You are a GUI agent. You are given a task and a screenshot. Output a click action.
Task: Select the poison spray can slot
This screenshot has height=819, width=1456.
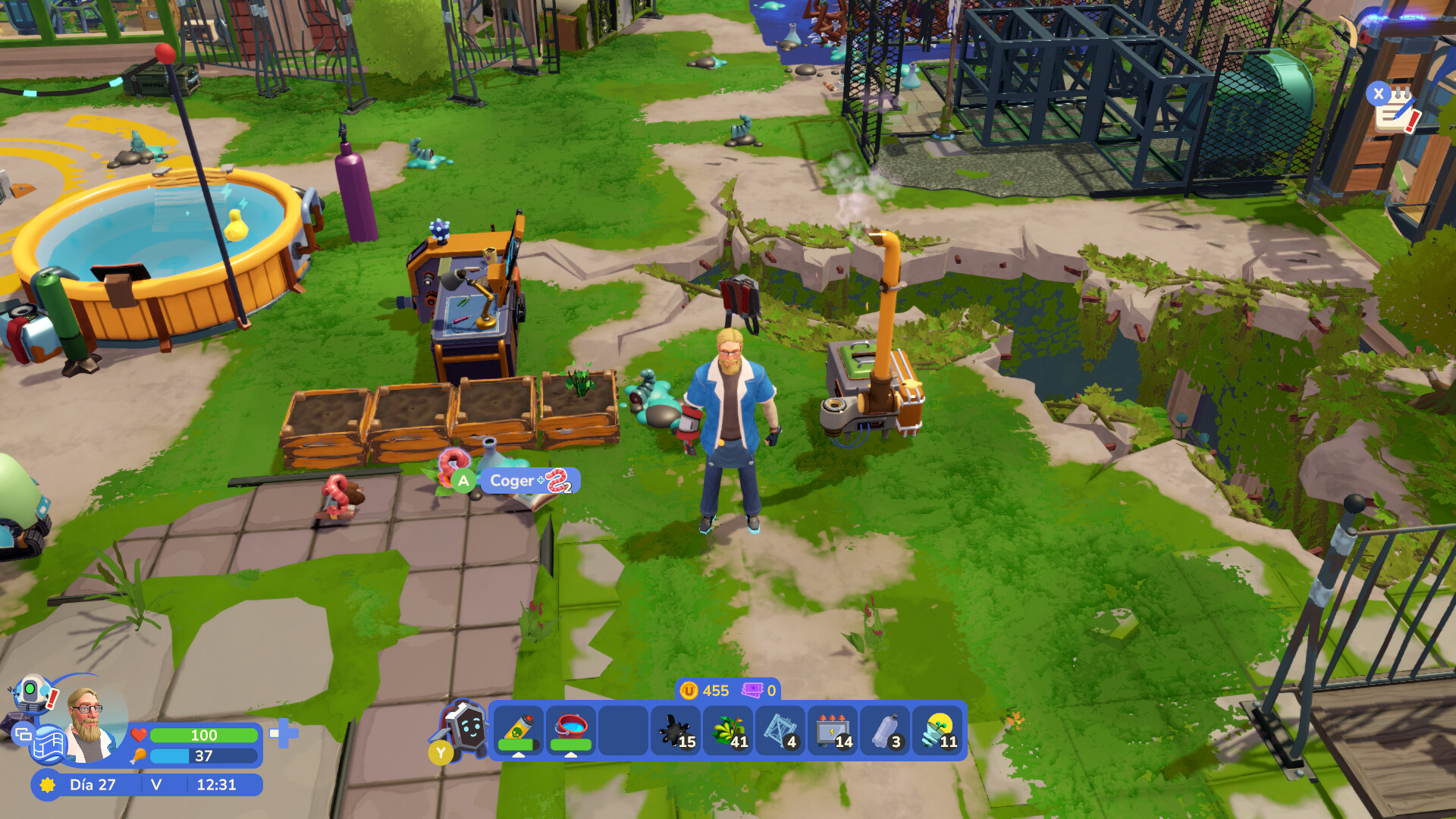(519, 731)
